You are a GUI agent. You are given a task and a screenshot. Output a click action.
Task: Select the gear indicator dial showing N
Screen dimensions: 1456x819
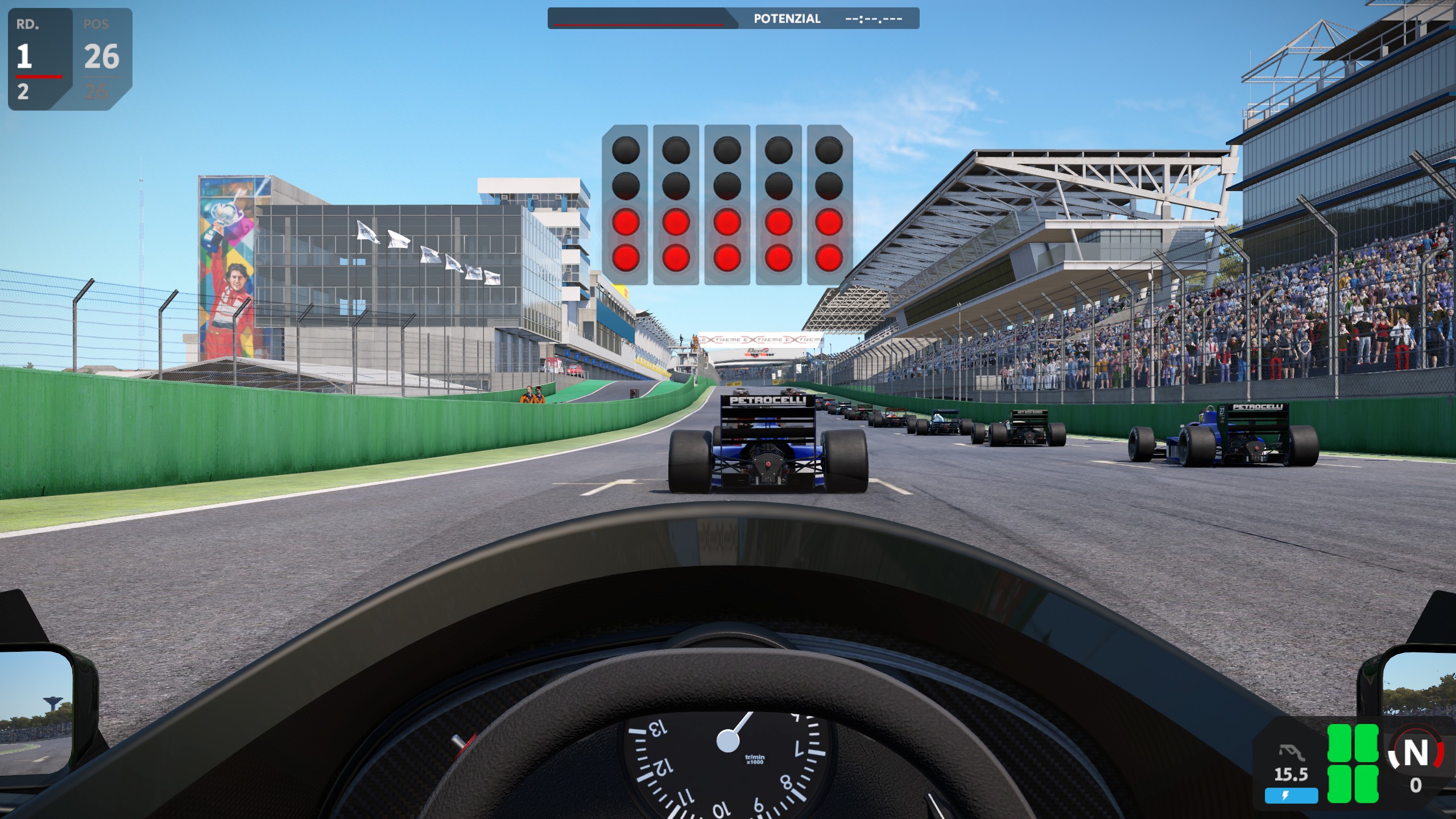1415,754
